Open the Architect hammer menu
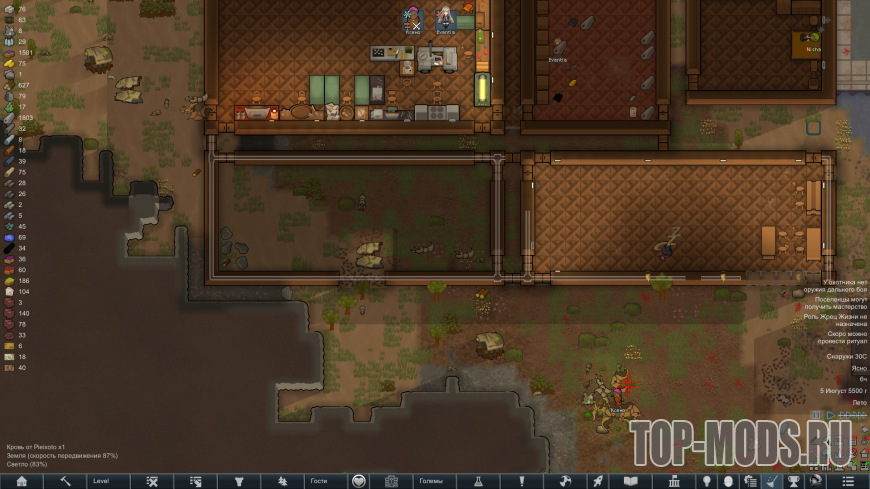 click(x=65, y=481)
